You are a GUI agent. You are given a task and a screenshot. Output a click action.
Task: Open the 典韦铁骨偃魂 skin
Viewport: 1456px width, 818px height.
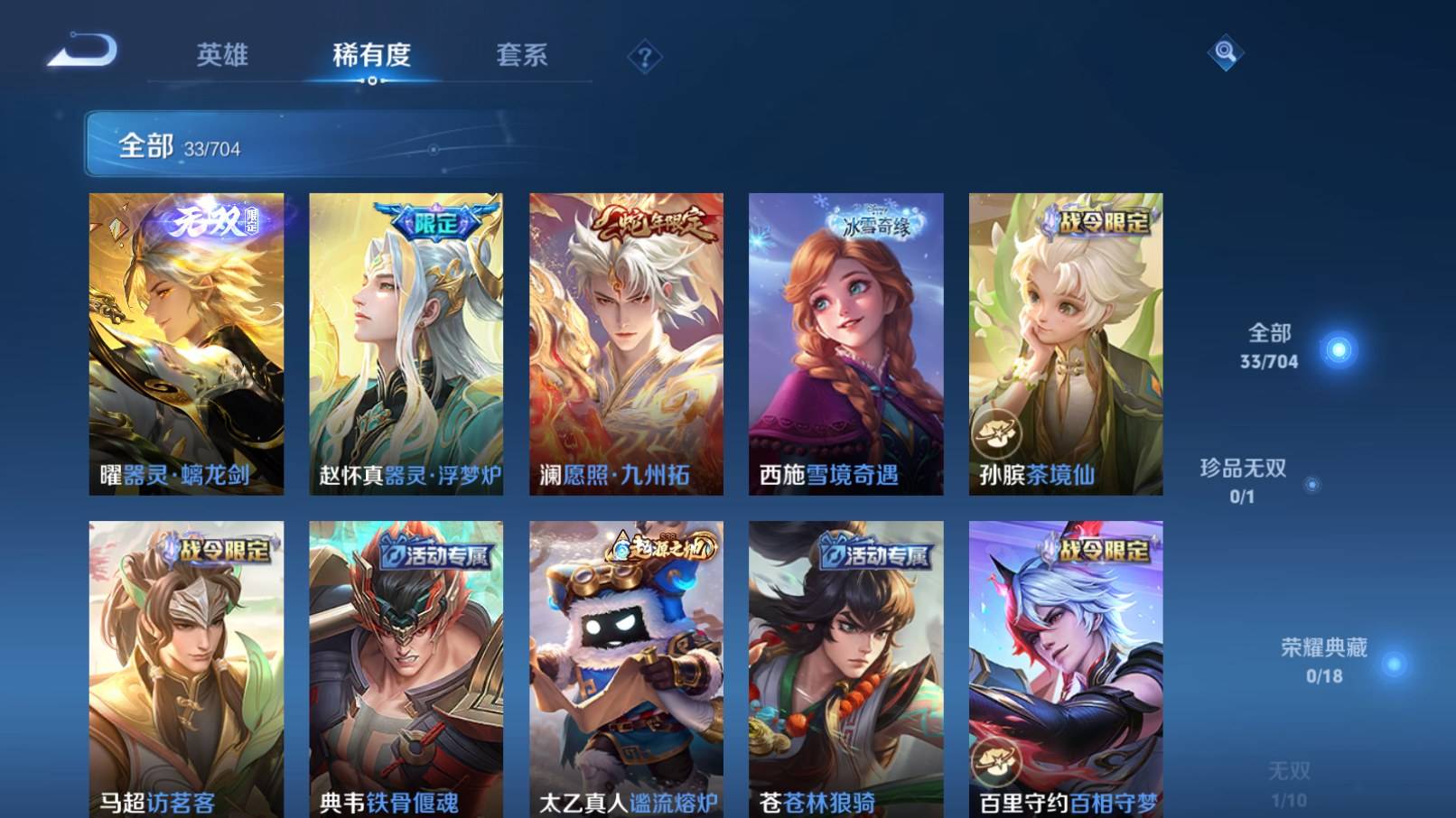406,668
